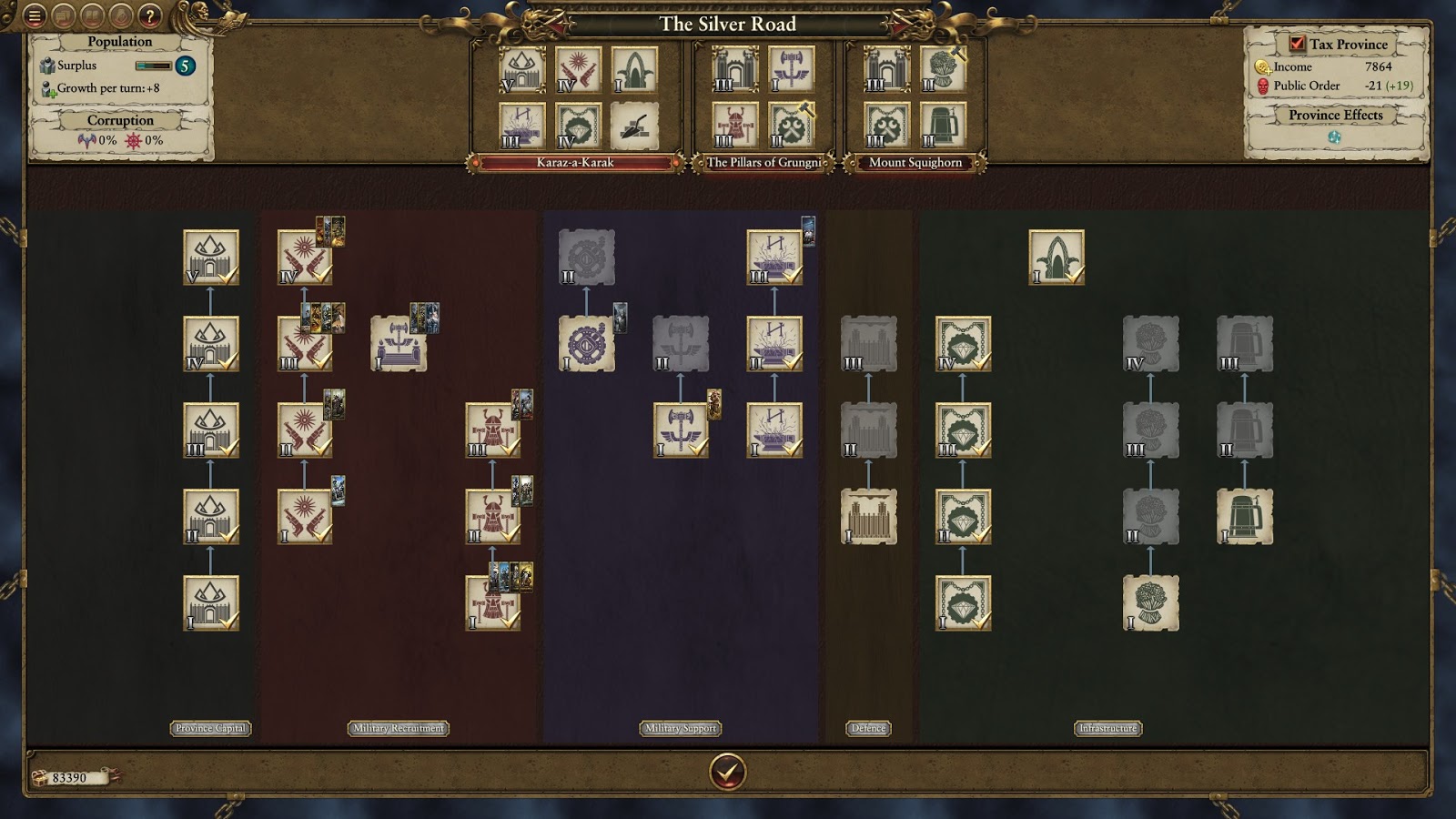Image resolution: width=1456 pixels, height=819 pixels.
Task: Select the tier I beer stein building
Action: (x=1244, y=516)
